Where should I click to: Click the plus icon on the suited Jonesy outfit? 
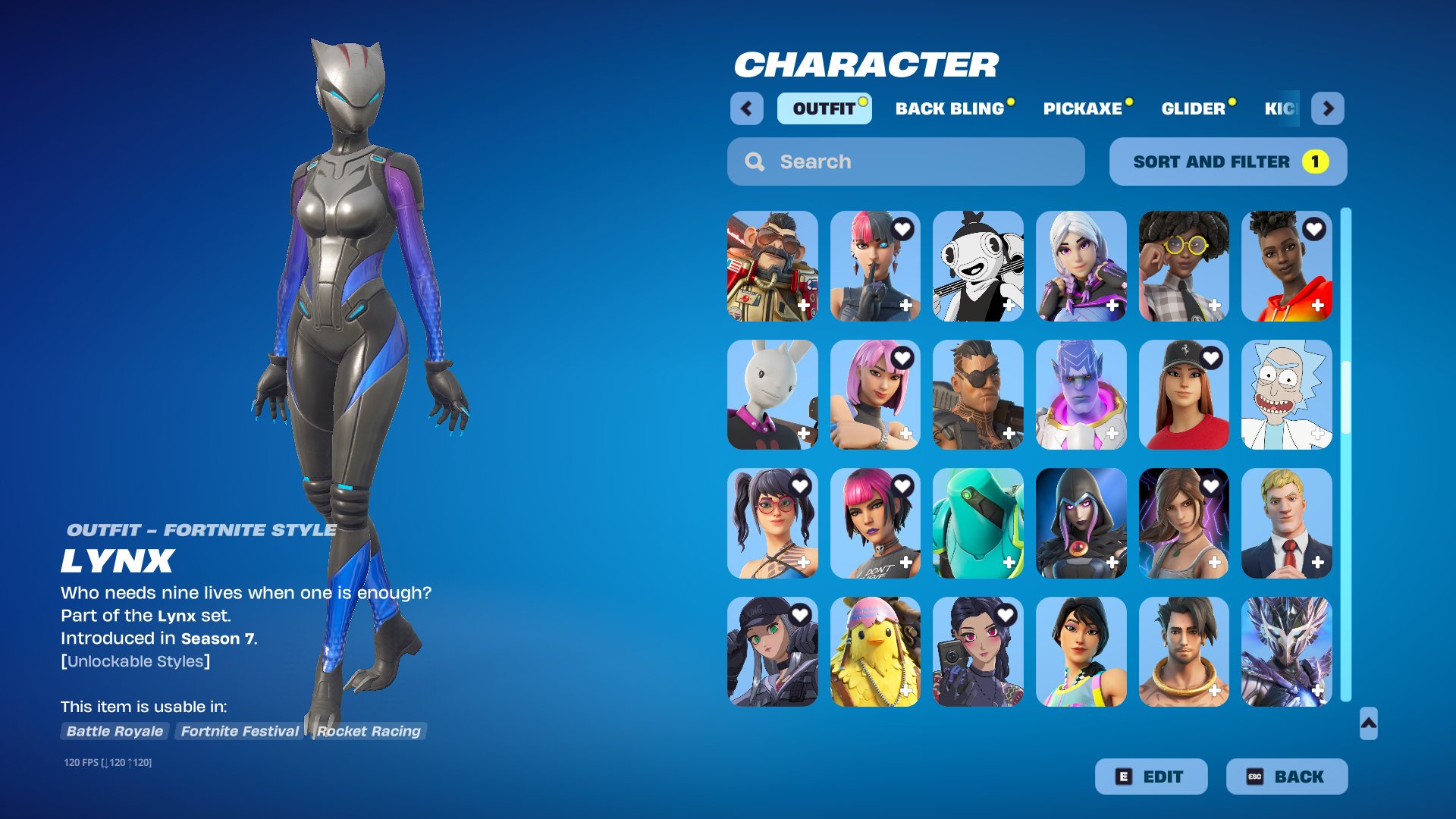(1316, 563)
